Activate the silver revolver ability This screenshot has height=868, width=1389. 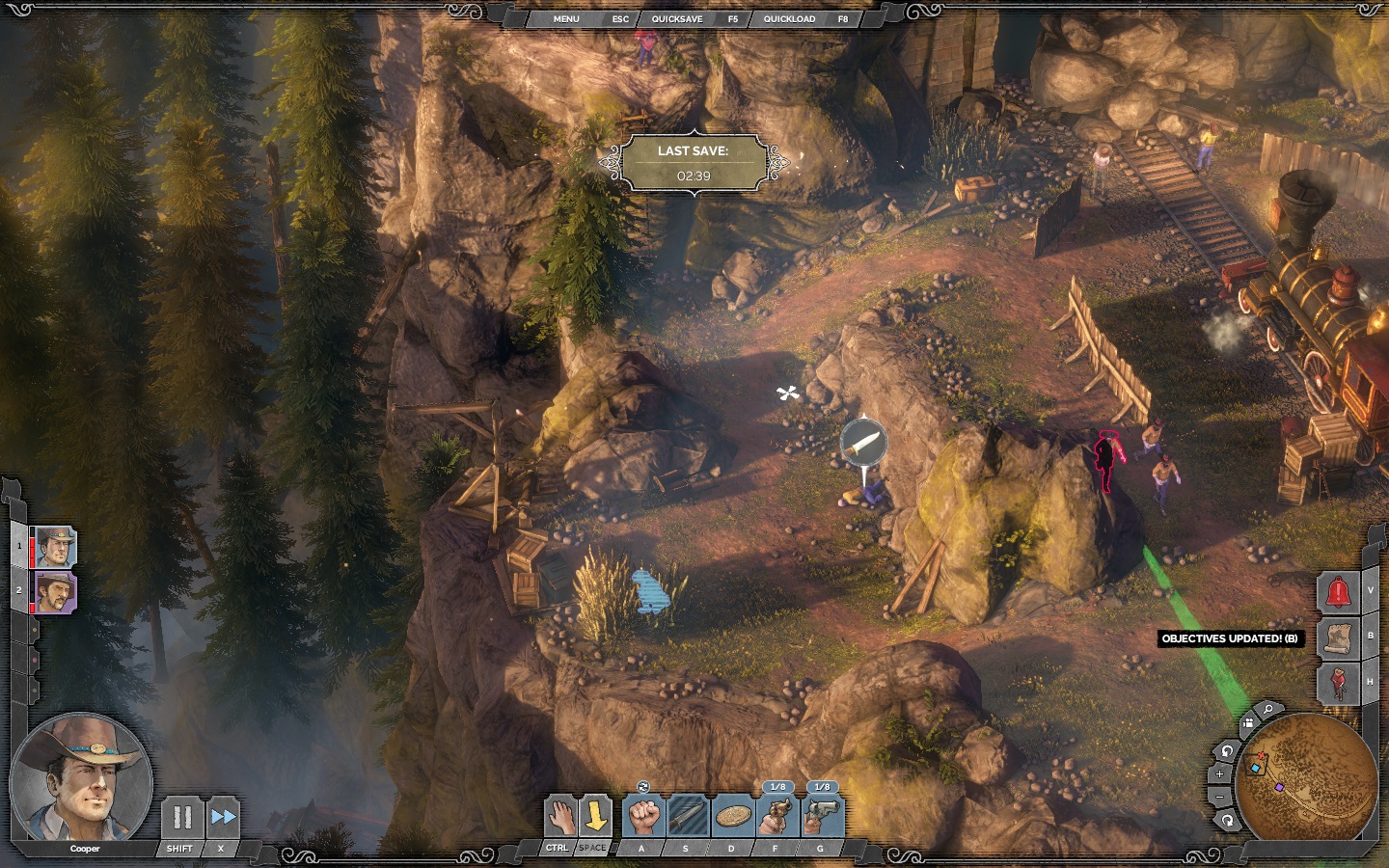(822, 817)
